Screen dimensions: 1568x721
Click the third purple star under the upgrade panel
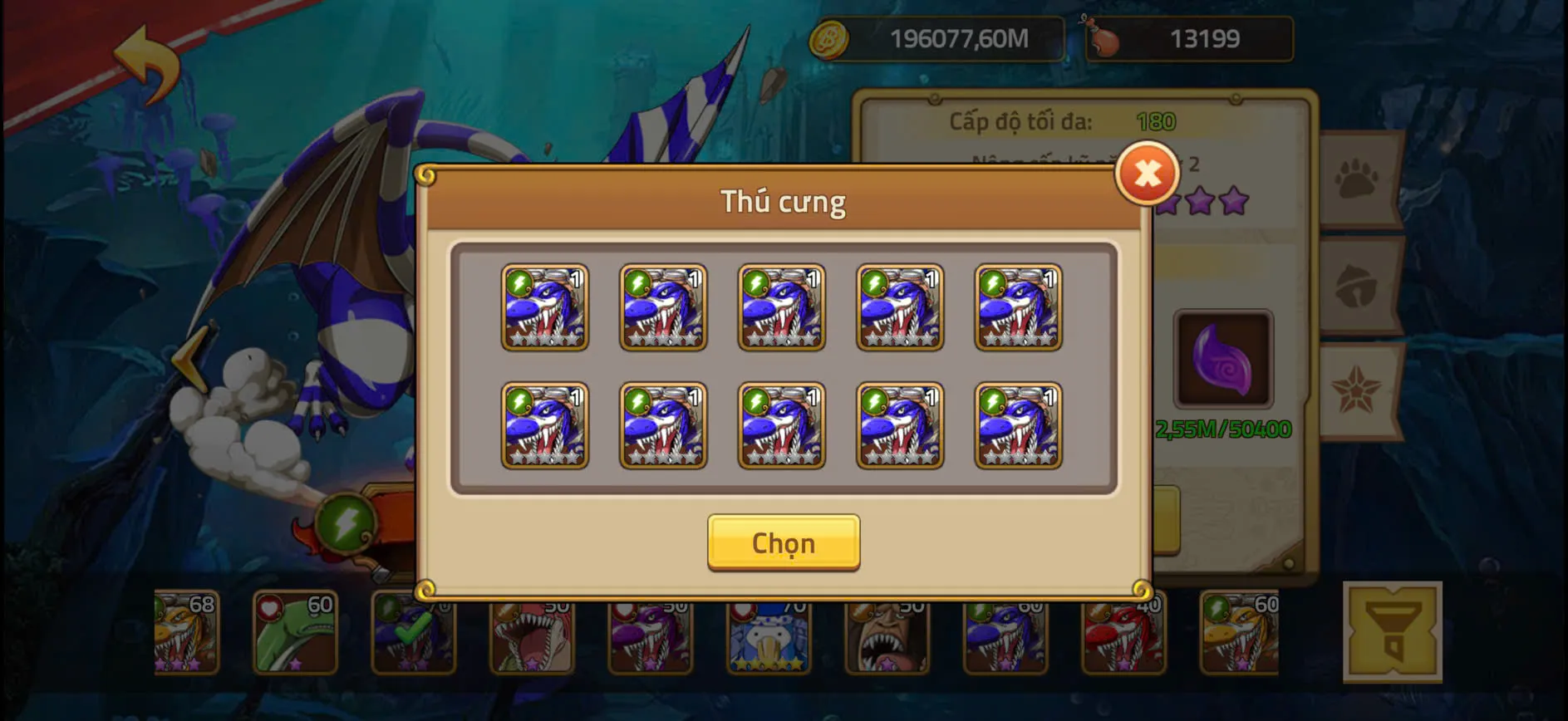(x=1236, y=202)
